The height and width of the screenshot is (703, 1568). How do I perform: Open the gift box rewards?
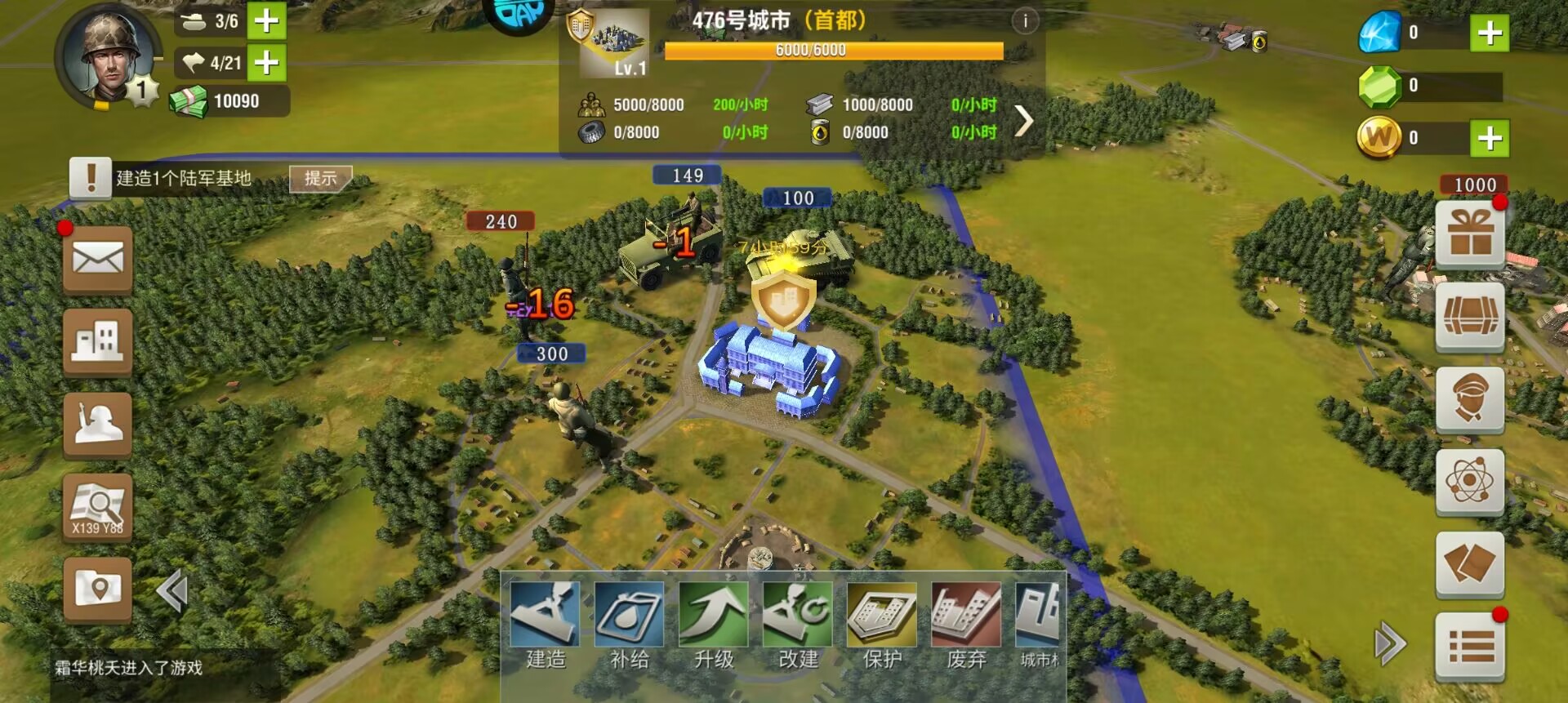(x=1470, y=234)
